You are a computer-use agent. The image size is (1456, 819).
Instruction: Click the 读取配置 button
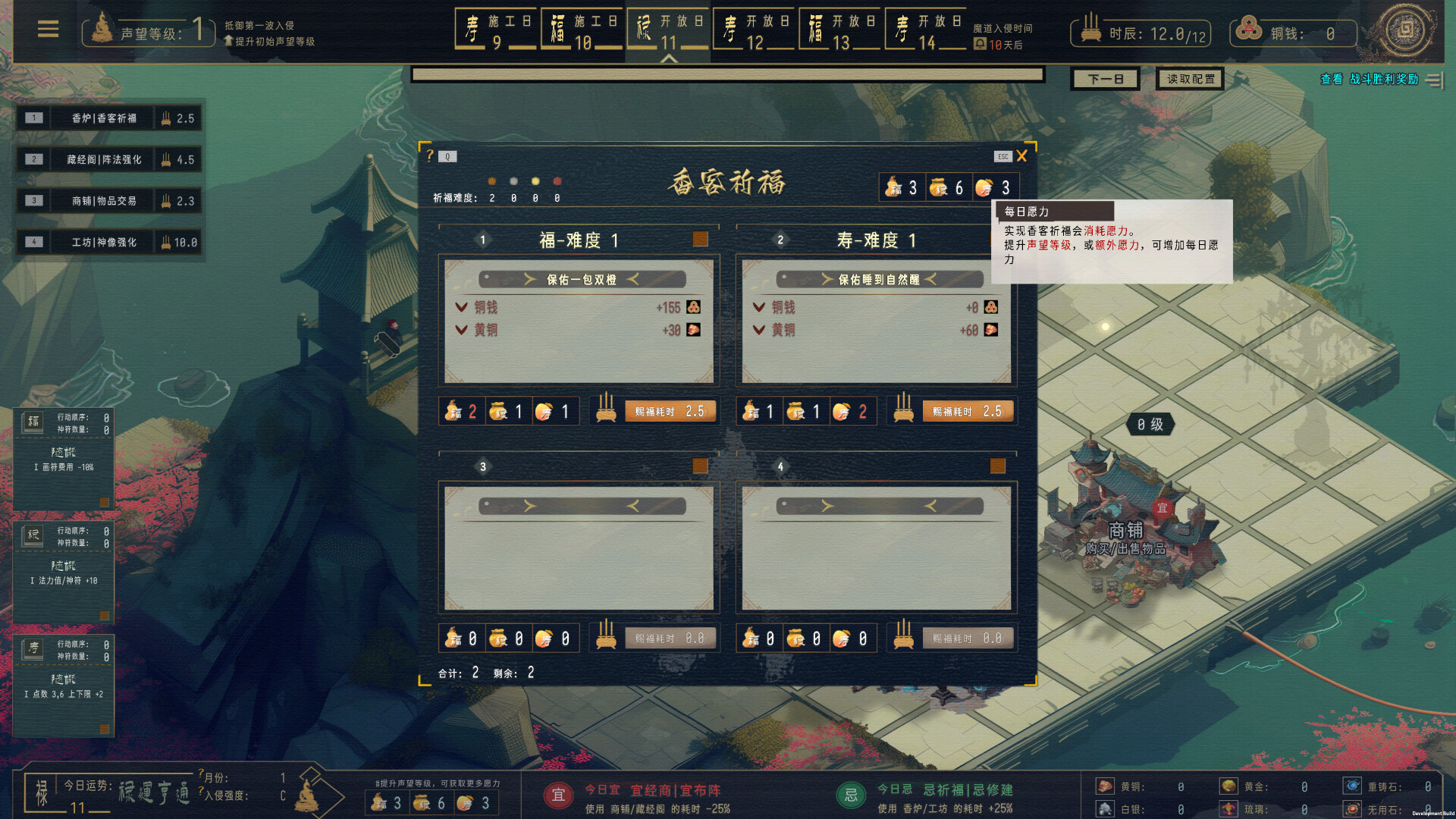(x=1188, y=78)
